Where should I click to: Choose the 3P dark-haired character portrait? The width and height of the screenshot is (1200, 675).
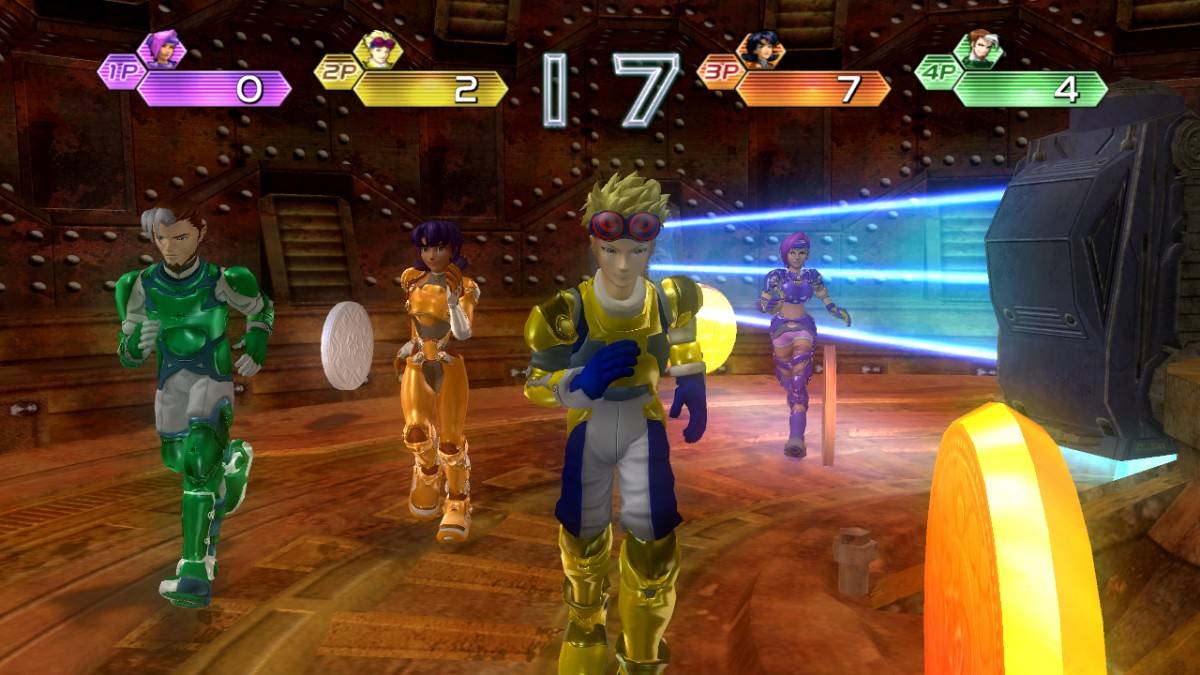coord(761,49)
